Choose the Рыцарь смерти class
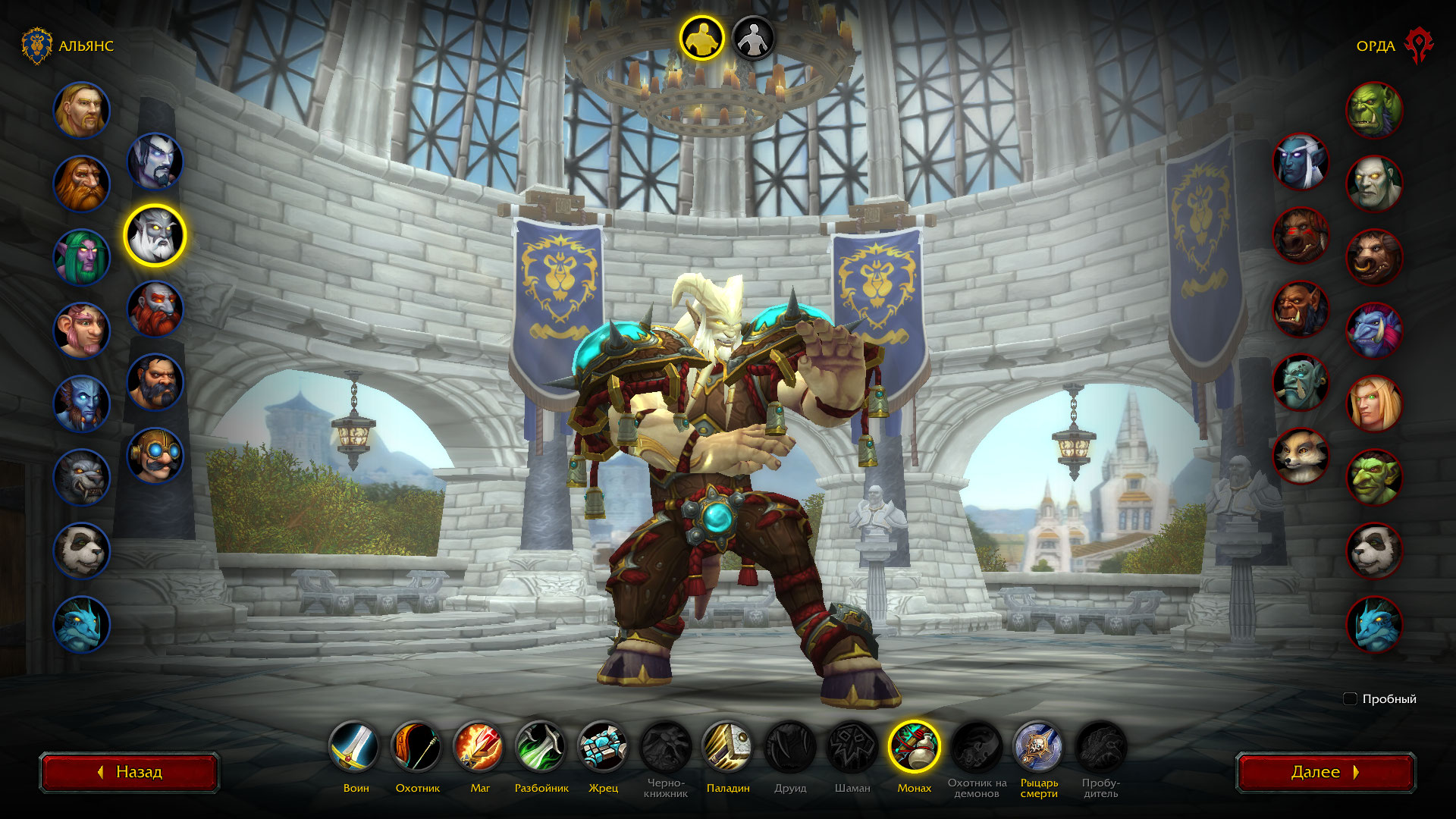This screenshot has width=1456, height=819. tap(1038, 747)
